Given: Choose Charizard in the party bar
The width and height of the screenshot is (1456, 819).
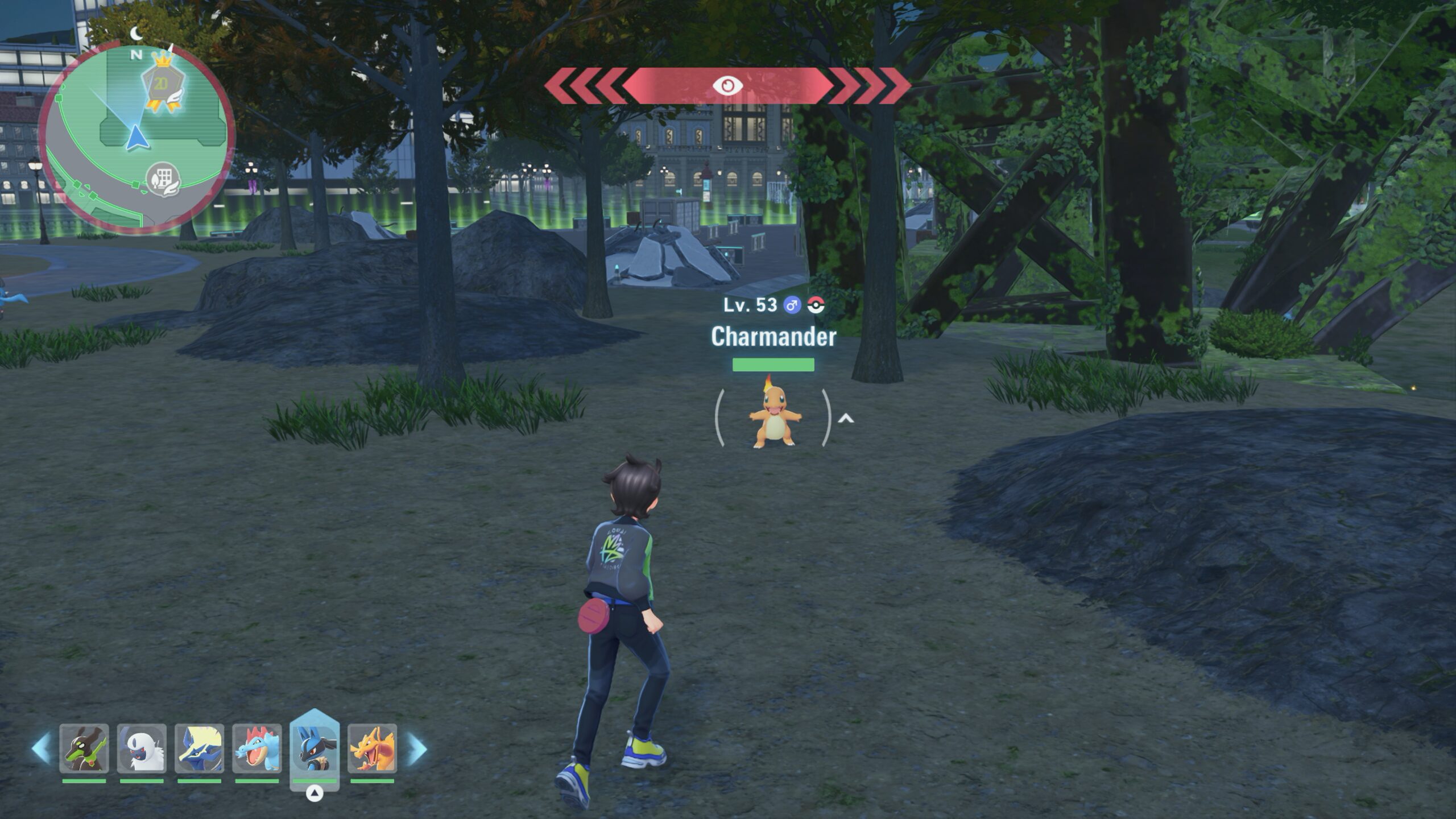Looking at the screenshot, I should tap(373, 748).
